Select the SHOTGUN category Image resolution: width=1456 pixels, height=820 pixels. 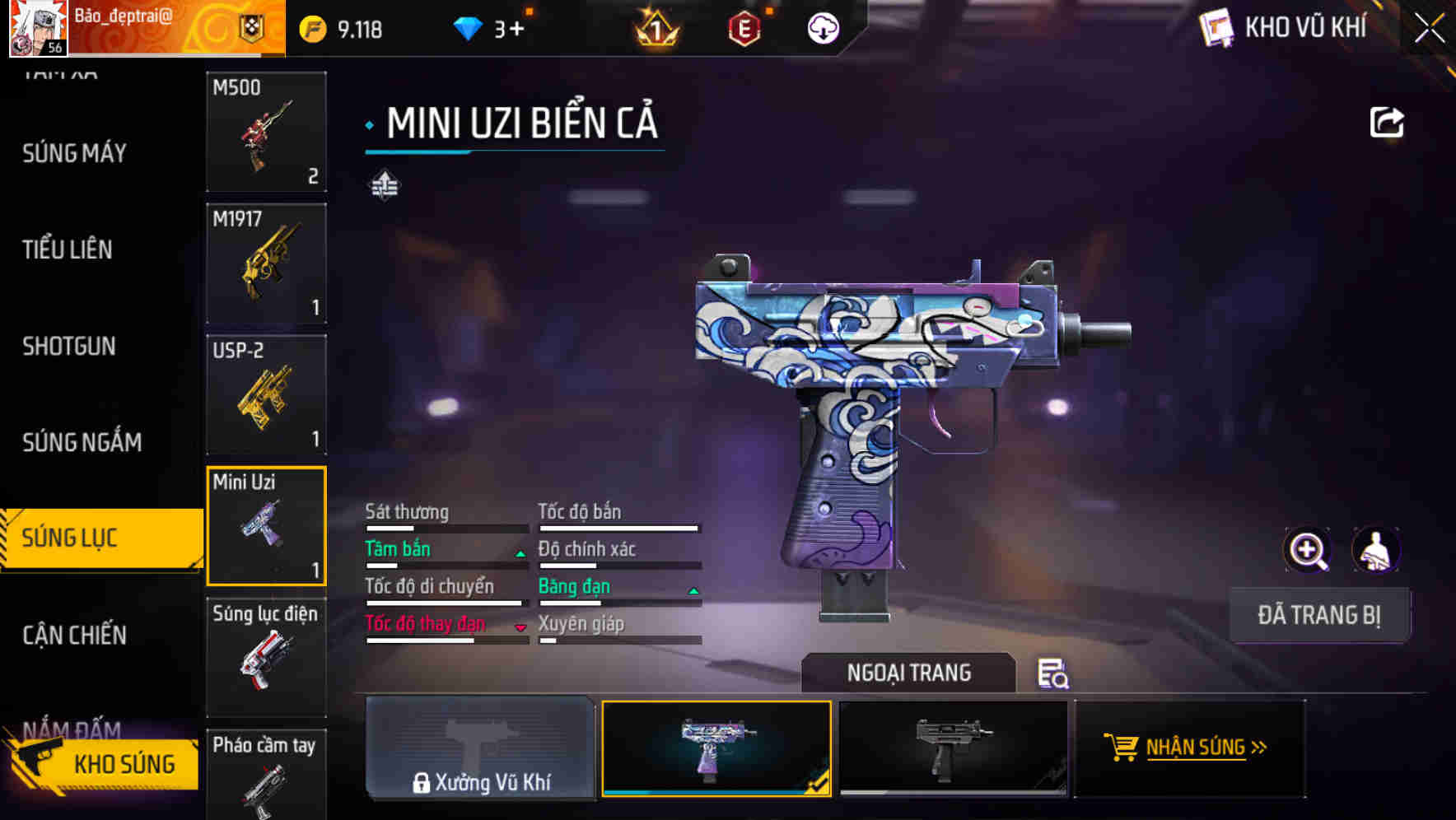[x=69, y=346]
